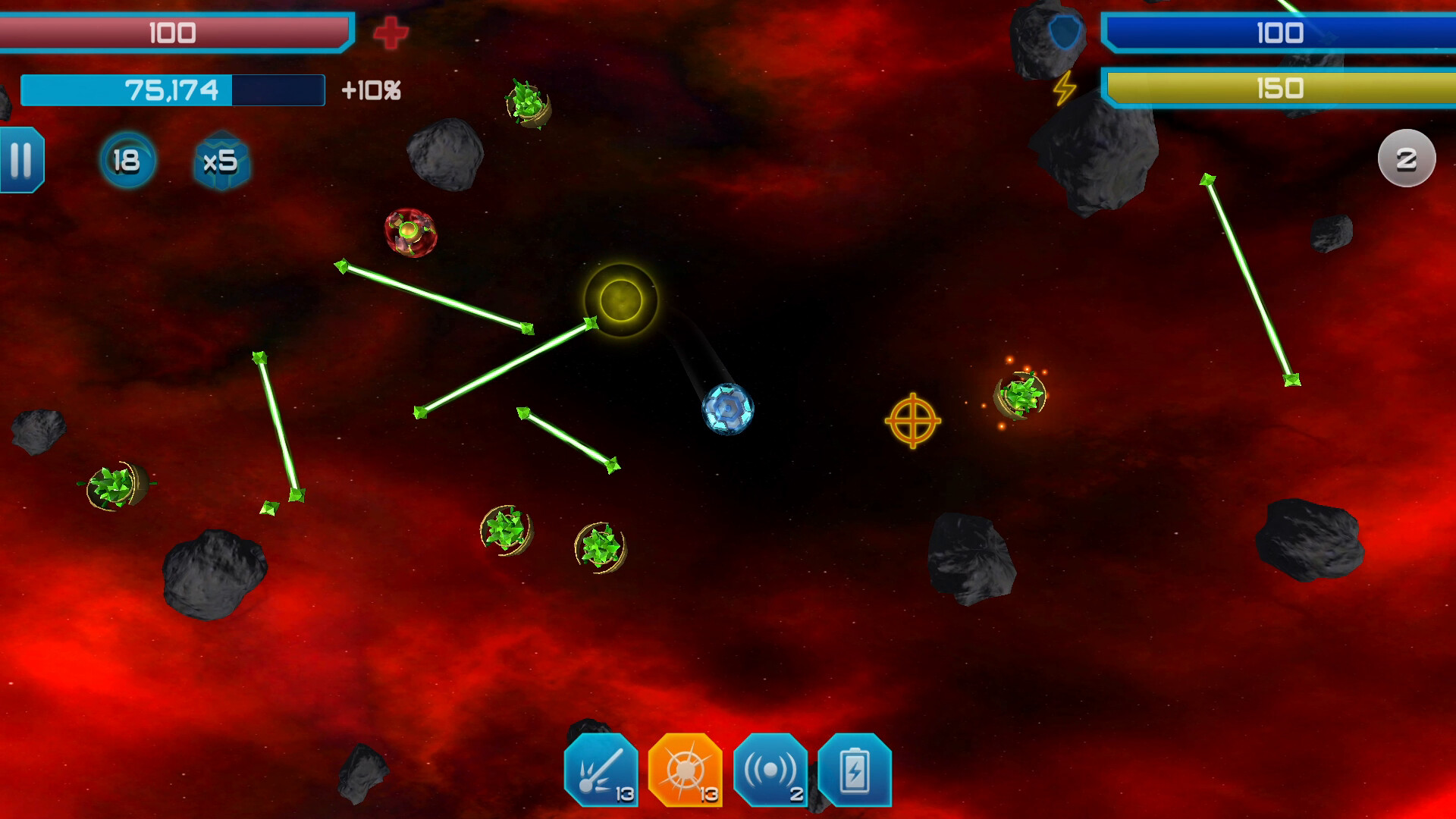Screen dimensions: 1456x819
Task: Select the red 100 health bar
Action: coord(173,32)
